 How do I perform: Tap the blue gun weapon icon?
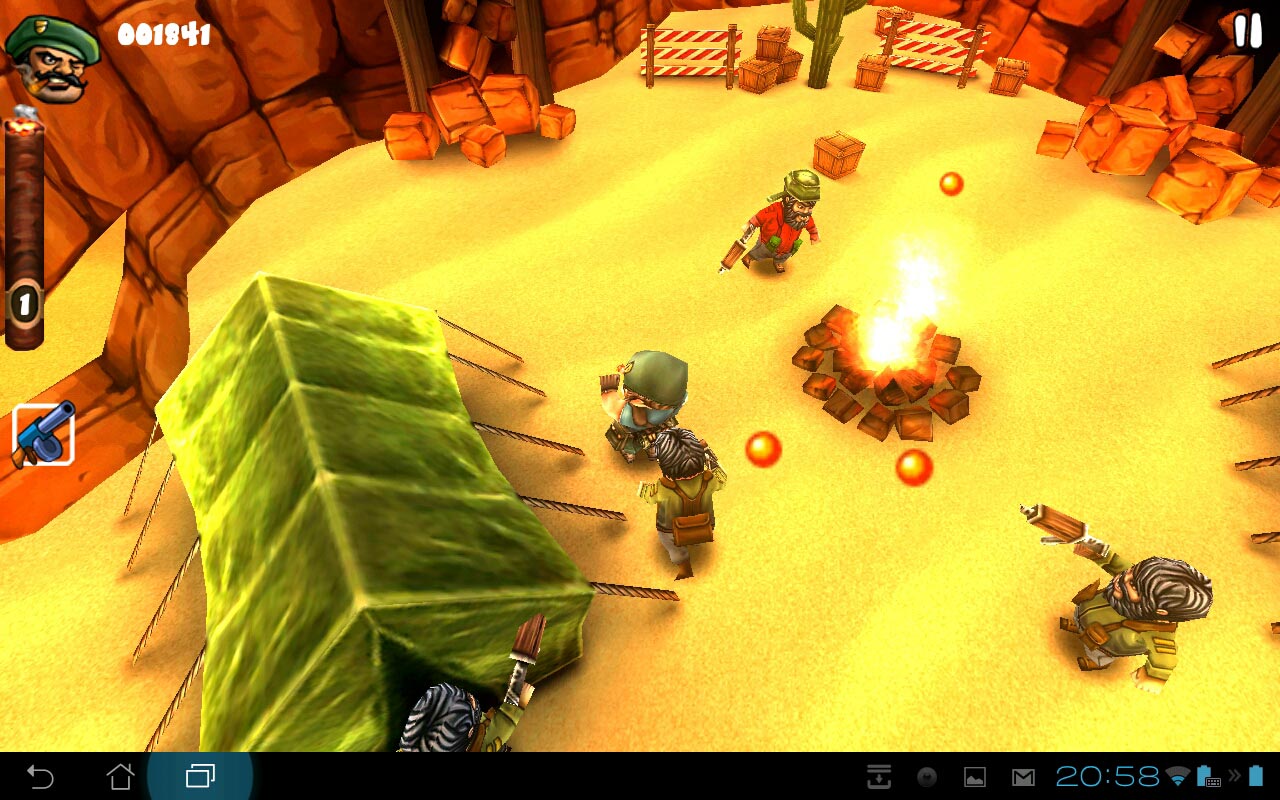[43, 434]
